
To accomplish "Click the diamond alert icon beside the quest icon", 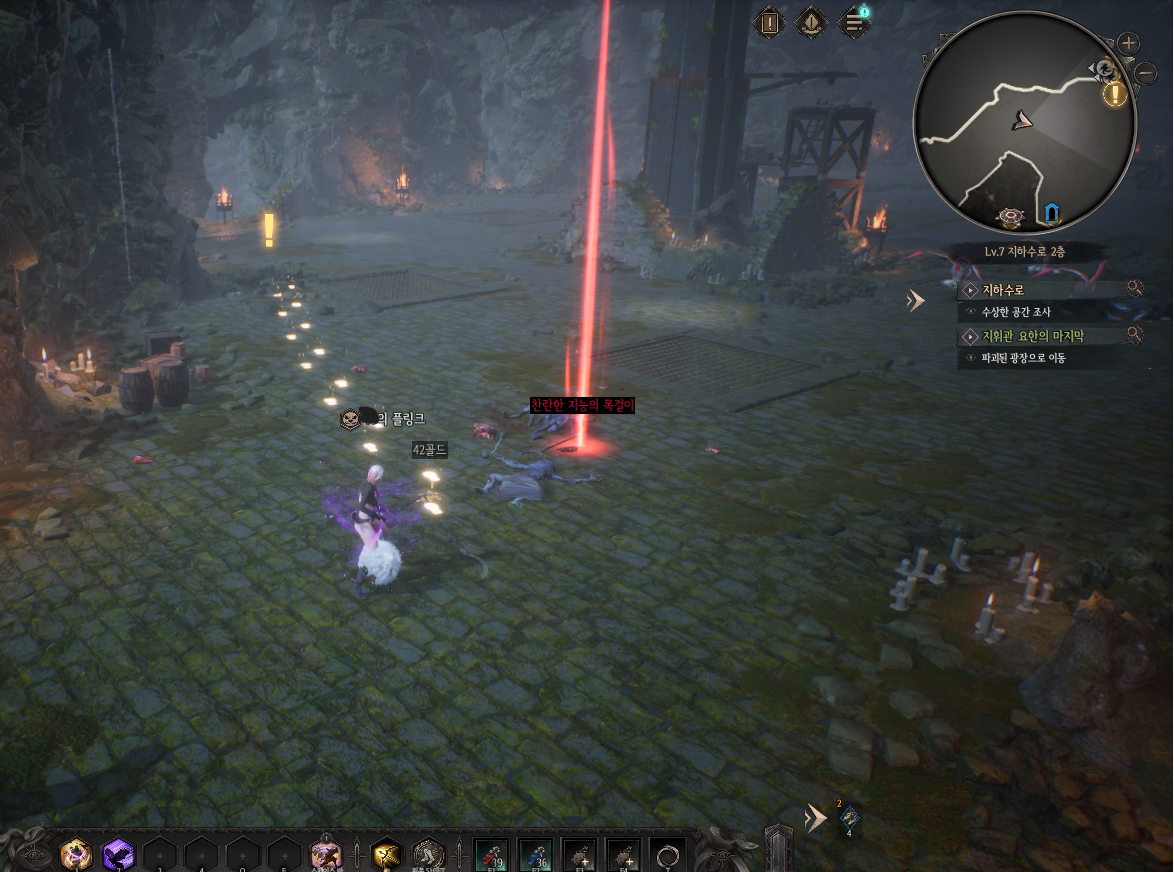I will [810, 22].
